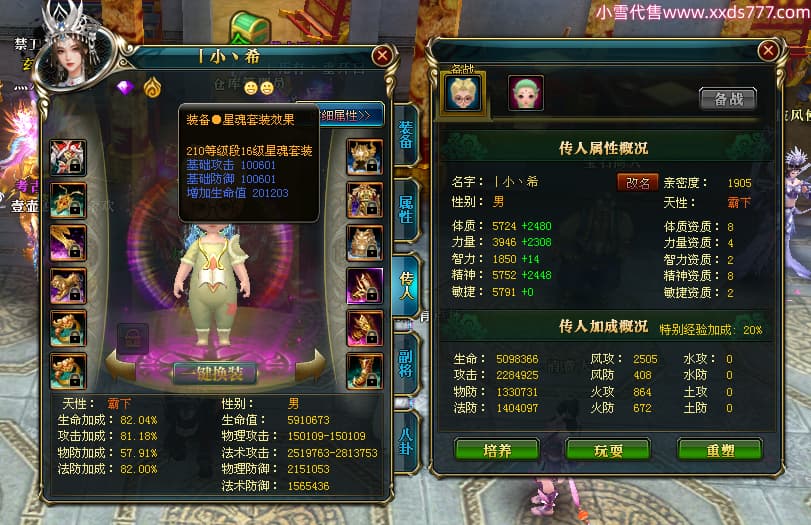Switch to the 装备 tab

tap(405, 134)
